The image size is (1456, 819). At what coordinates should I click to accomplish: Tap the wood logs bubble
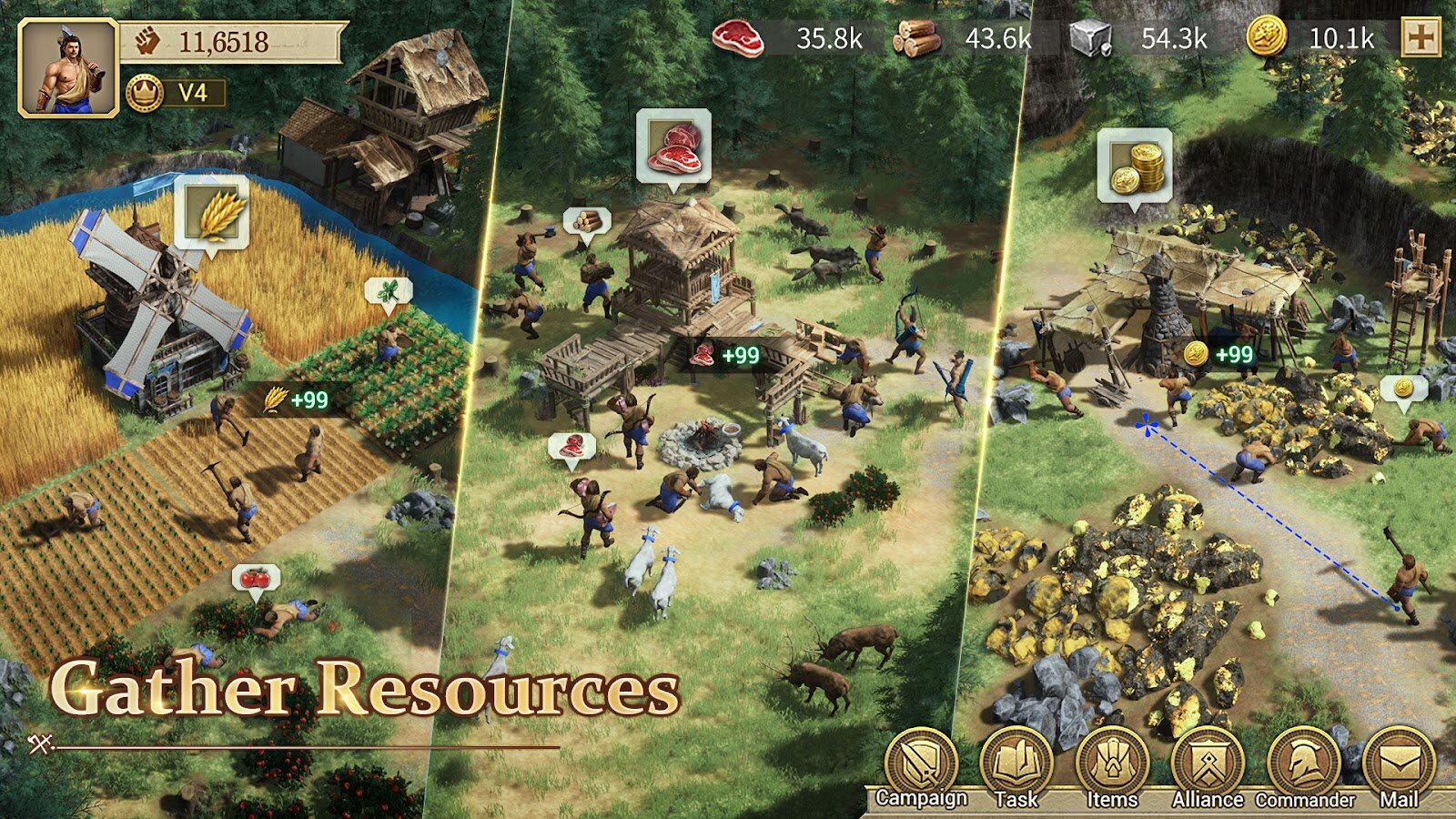587,221
